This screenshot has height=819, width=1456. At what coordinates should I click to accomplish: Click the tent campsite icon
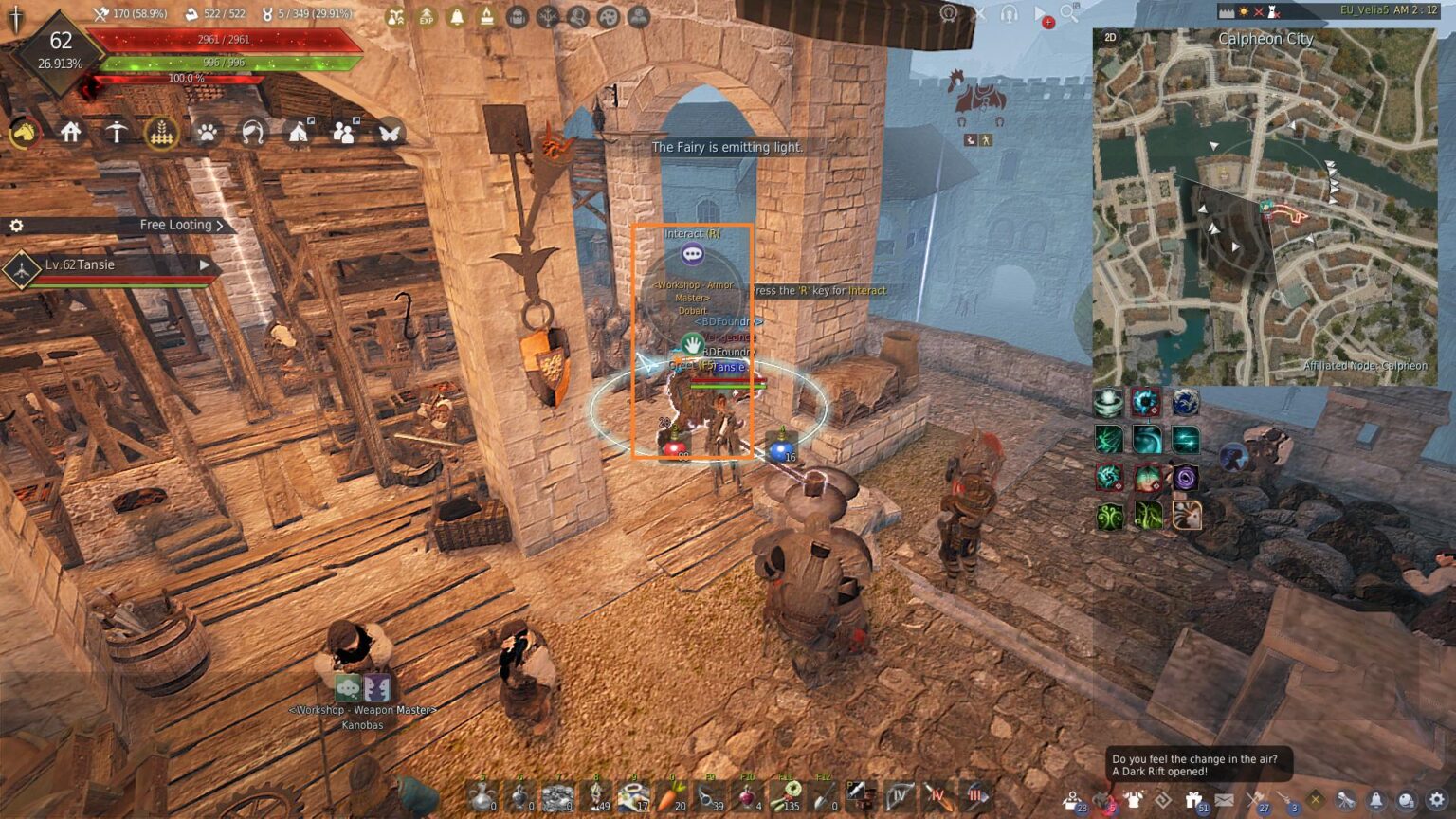coord(298,133)
